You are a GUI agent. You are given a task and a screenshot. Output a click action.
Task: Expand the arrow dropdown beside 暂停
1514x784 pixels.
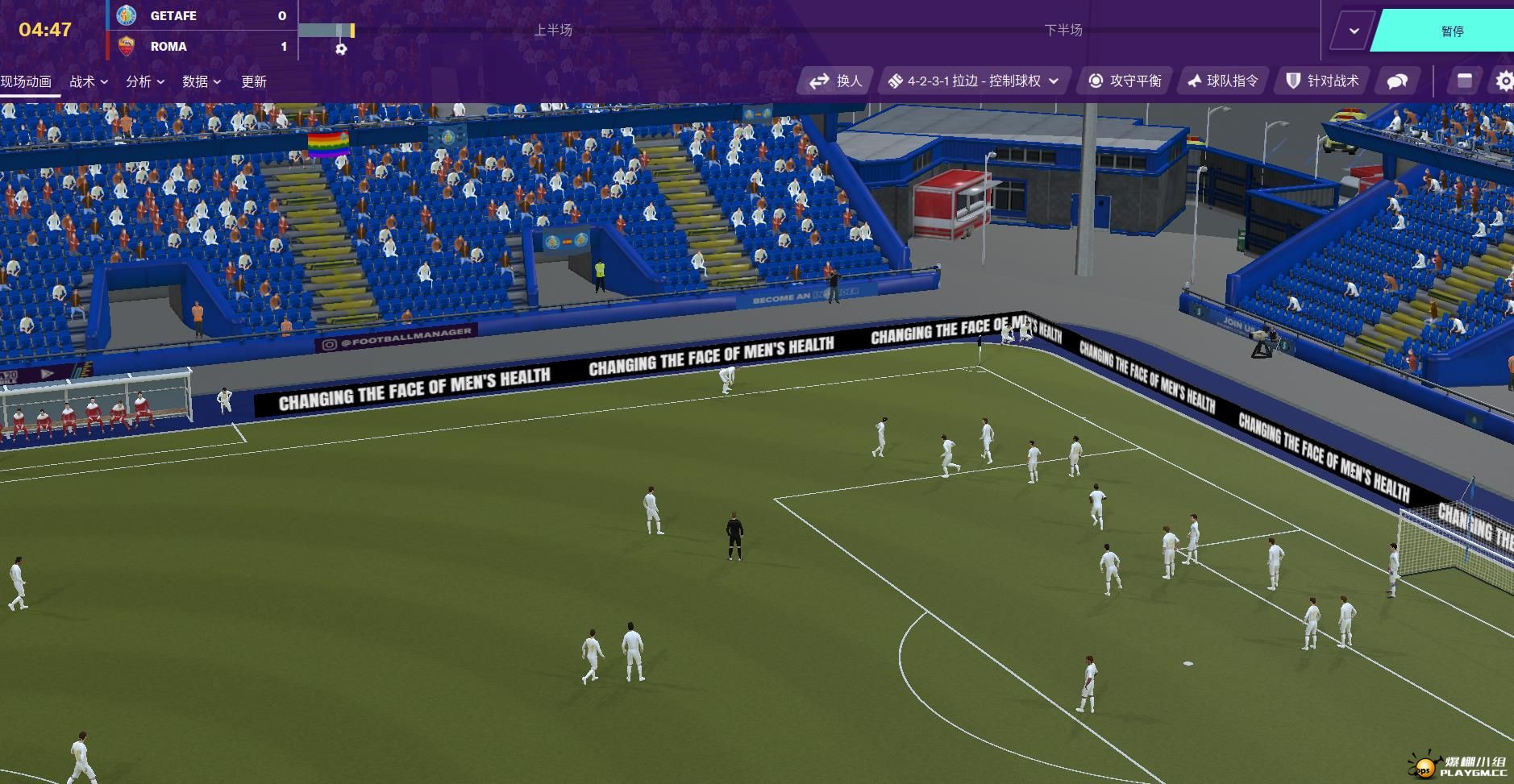(1354, 31)
